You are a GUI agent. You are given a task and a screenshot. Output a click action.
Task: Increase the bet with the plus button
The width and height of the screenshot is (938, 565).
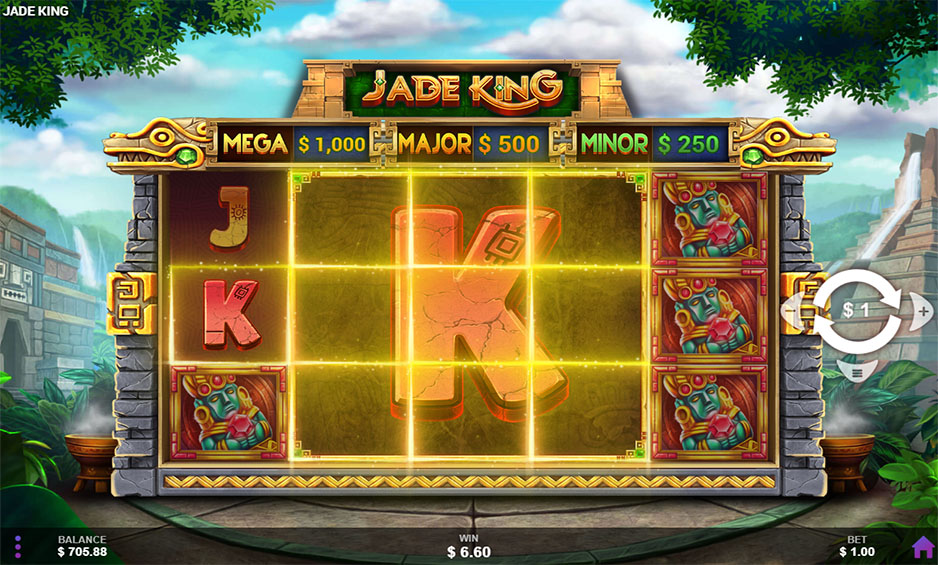922,311
